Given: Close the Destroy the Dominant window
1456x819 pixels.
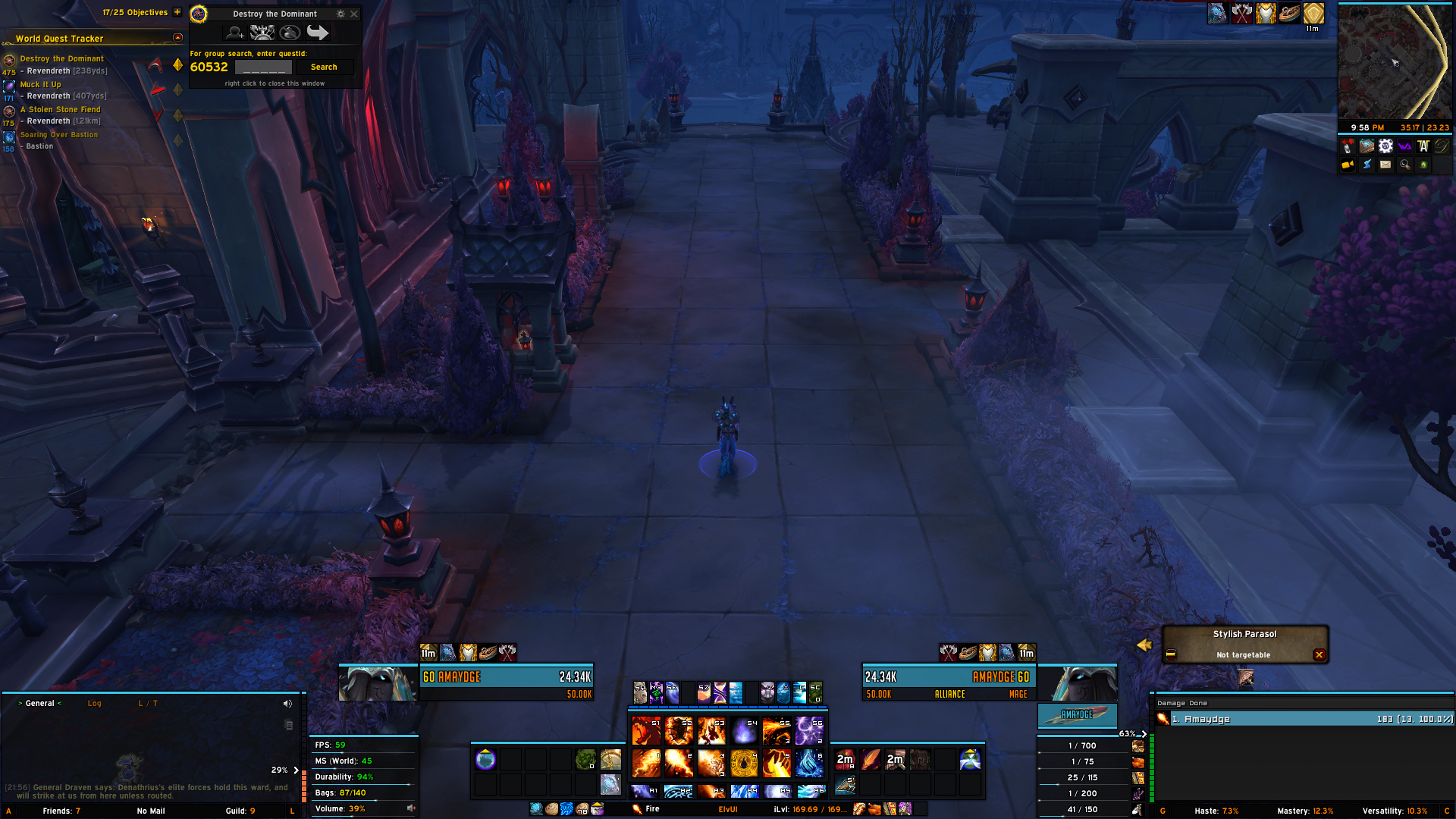Looking at the screenshot, I should [354, 14].
